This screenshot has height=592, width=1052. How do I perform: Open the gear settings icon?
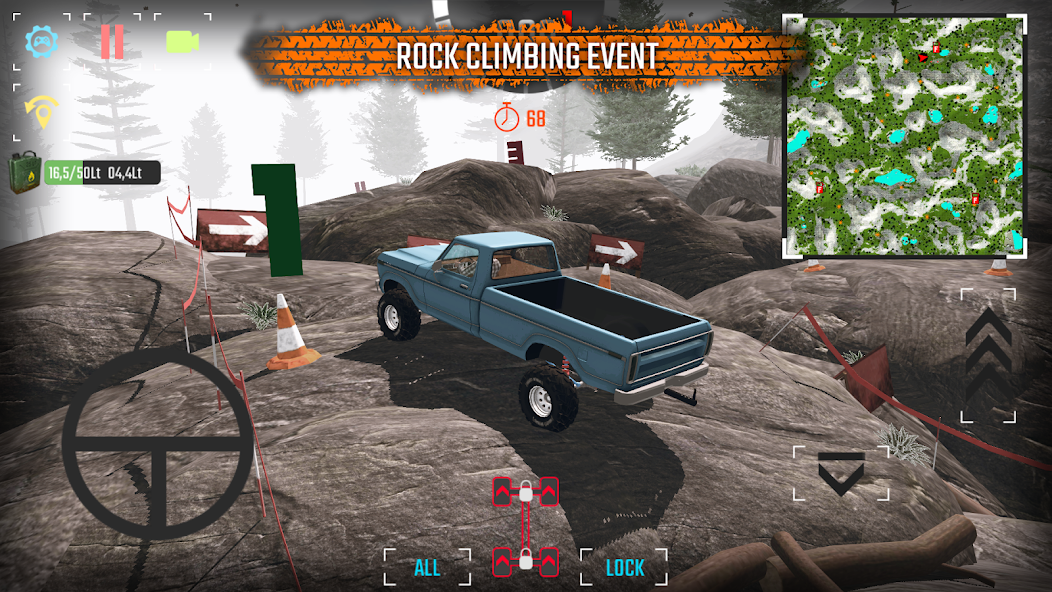[42, 42]
